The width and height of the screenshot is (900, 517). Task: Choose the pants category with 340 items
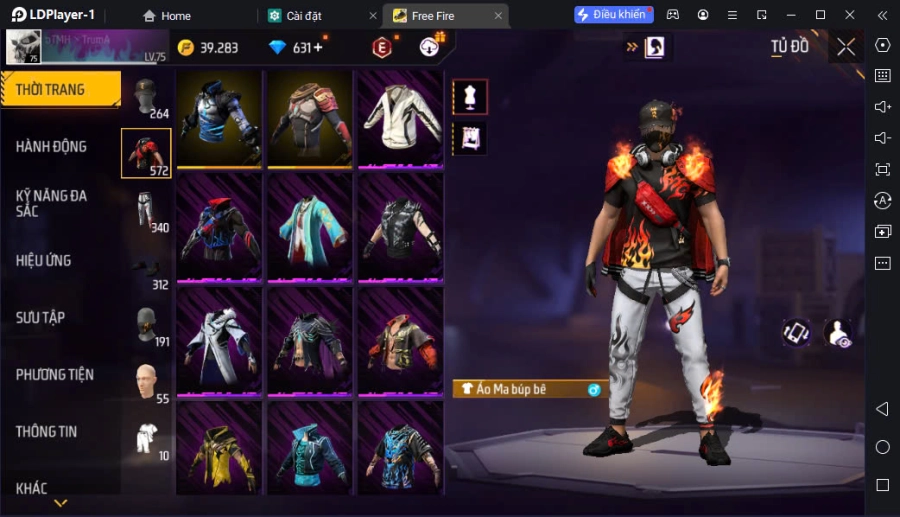[147, 211]
